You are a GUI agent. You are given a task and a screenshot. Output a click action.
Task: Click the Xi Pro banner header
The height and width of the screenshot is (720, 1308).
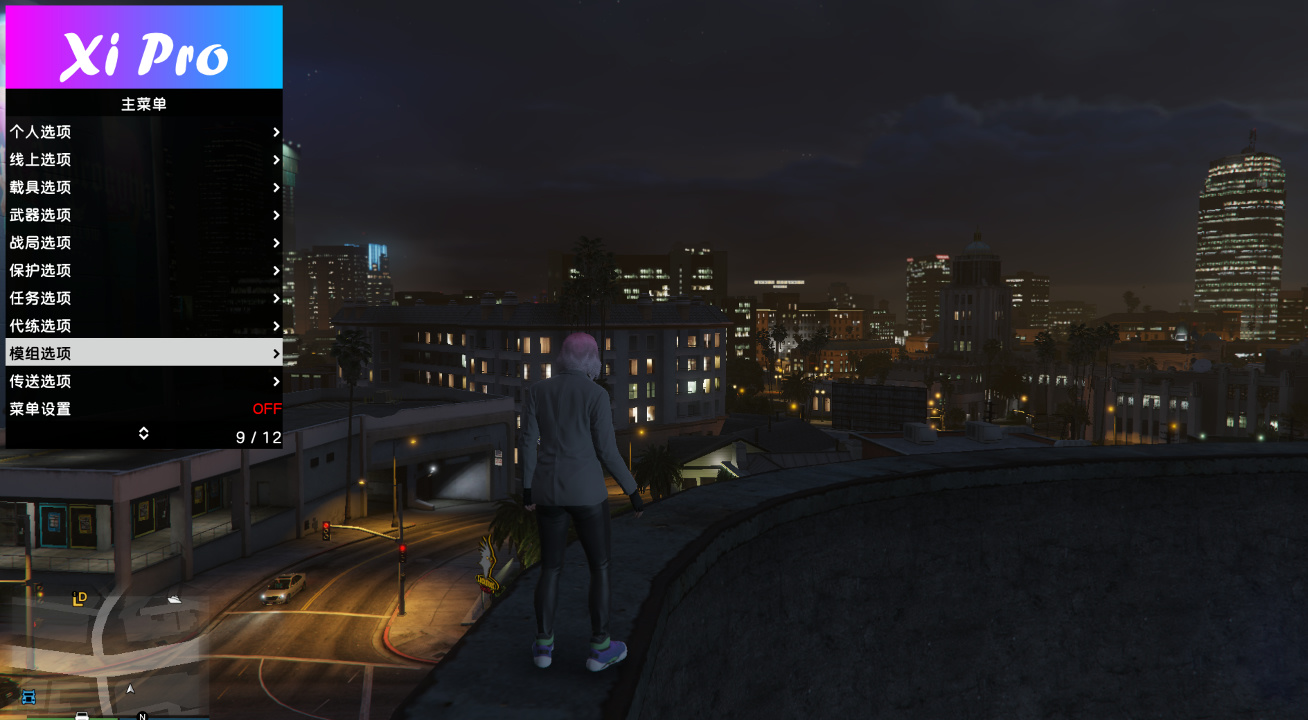click(144, 48)
